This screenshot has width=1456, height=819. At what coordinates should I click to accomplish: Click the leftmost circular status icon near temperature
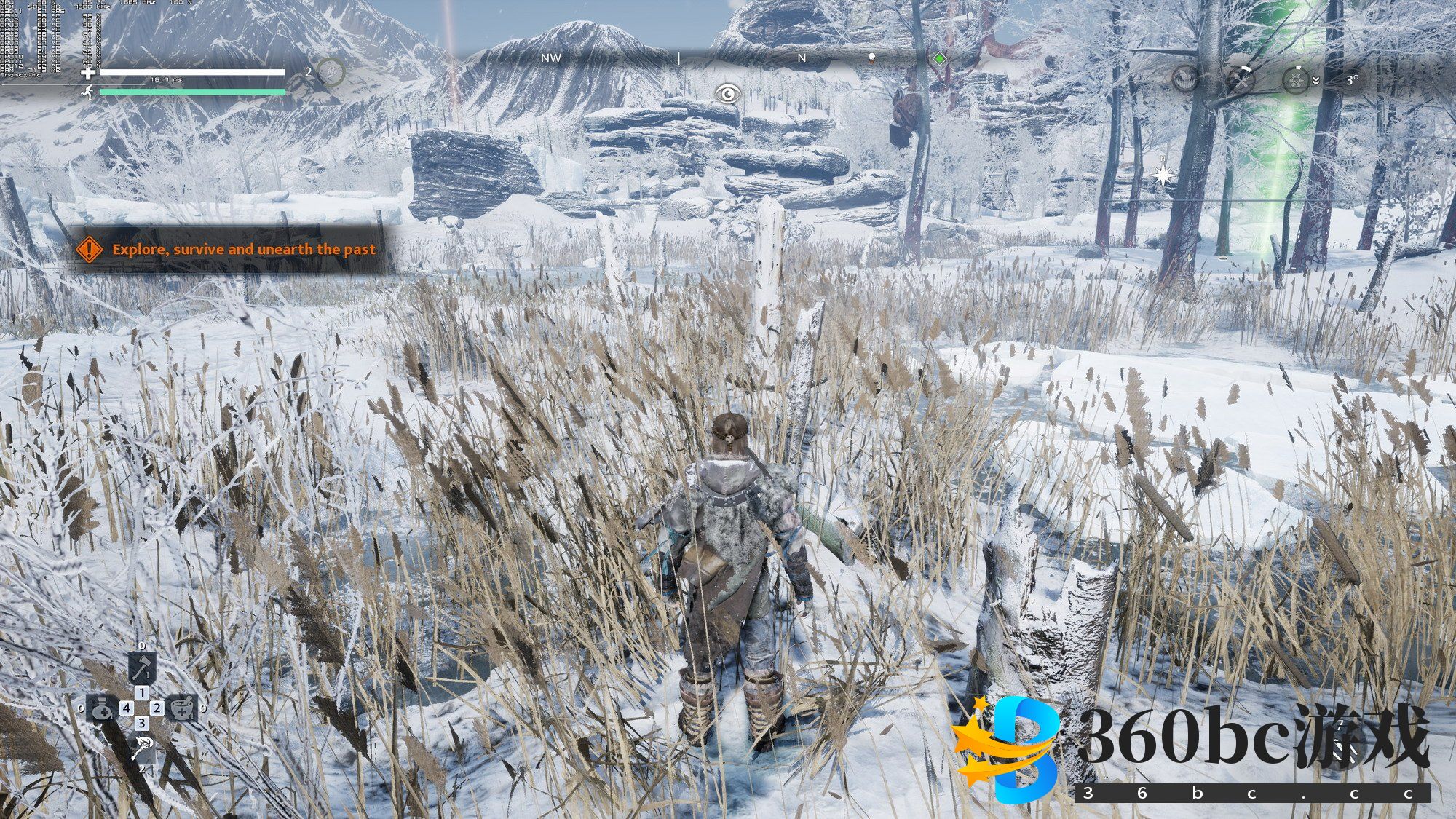[1185, 79]
